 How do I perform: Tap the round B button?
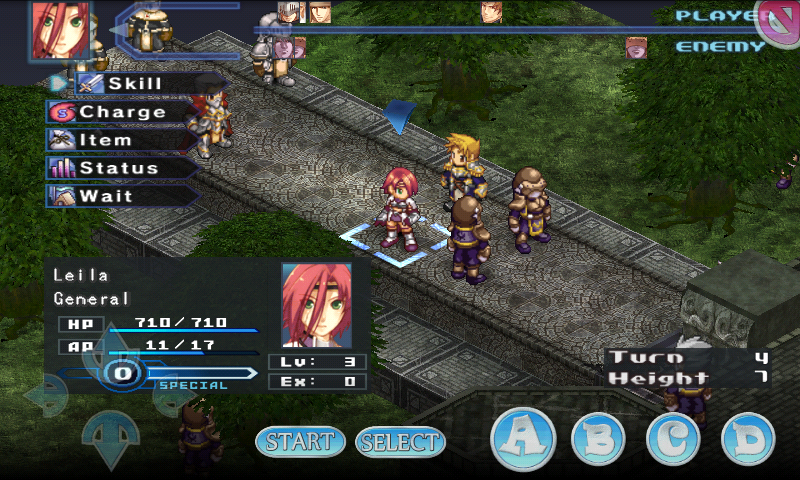pyautogui.click(x=598, y=438)
